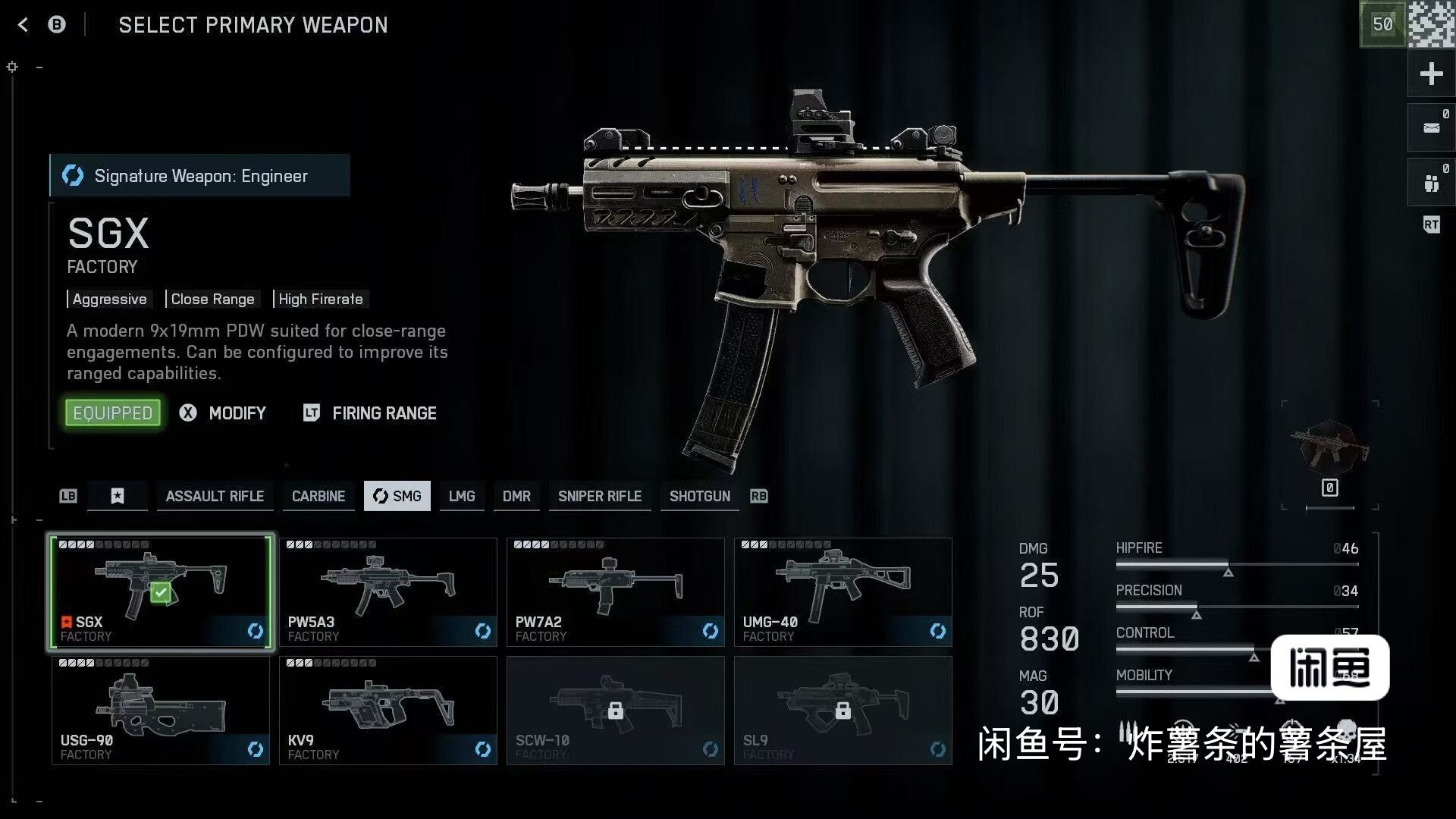Switch to the Assault Rifle tab
Image resolution: width=1456 pixels, height=819 pixels.
tap(215, 496)
